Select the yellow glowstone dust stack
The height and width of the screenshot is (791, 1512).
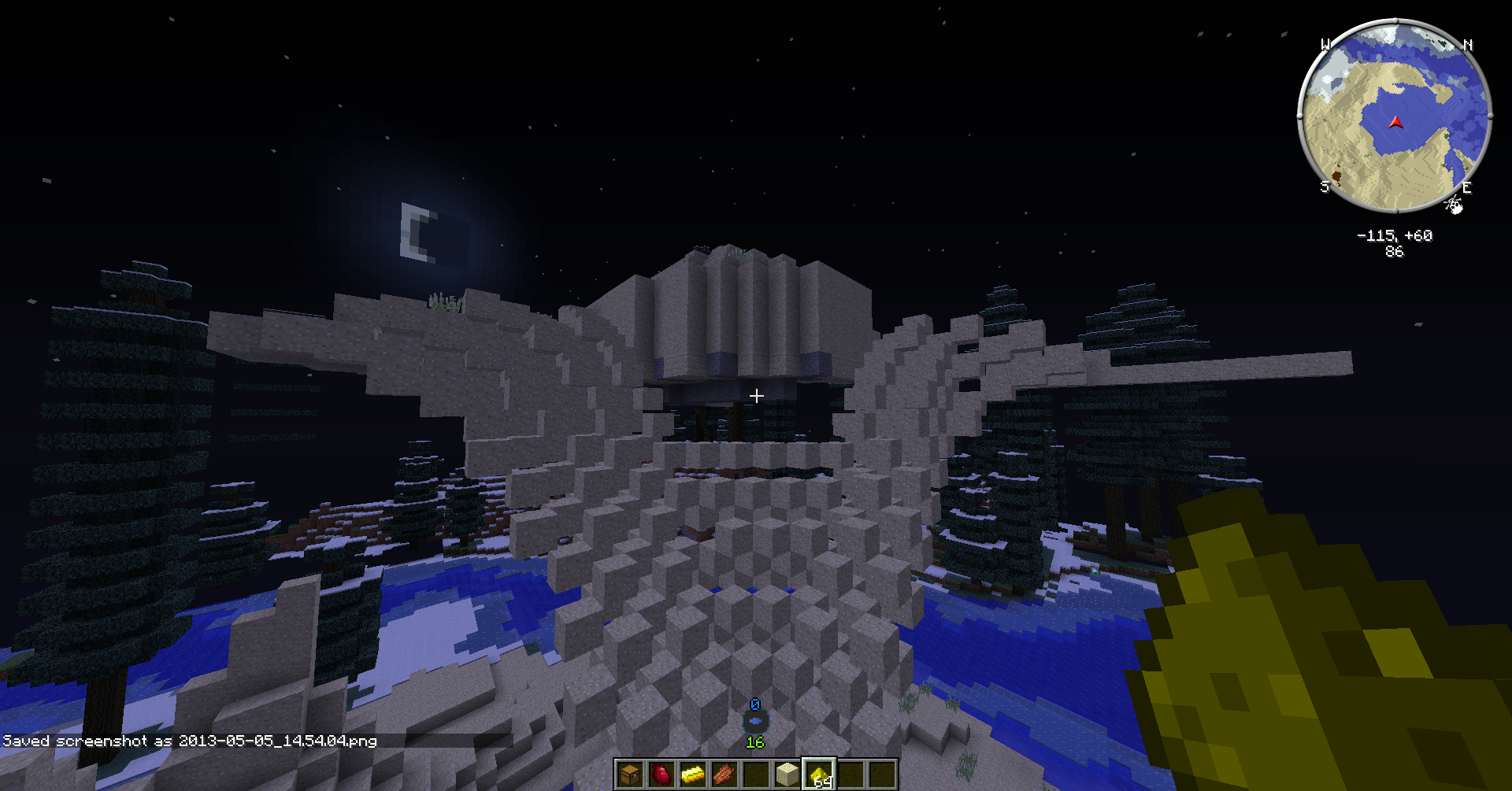coord(819,774)
